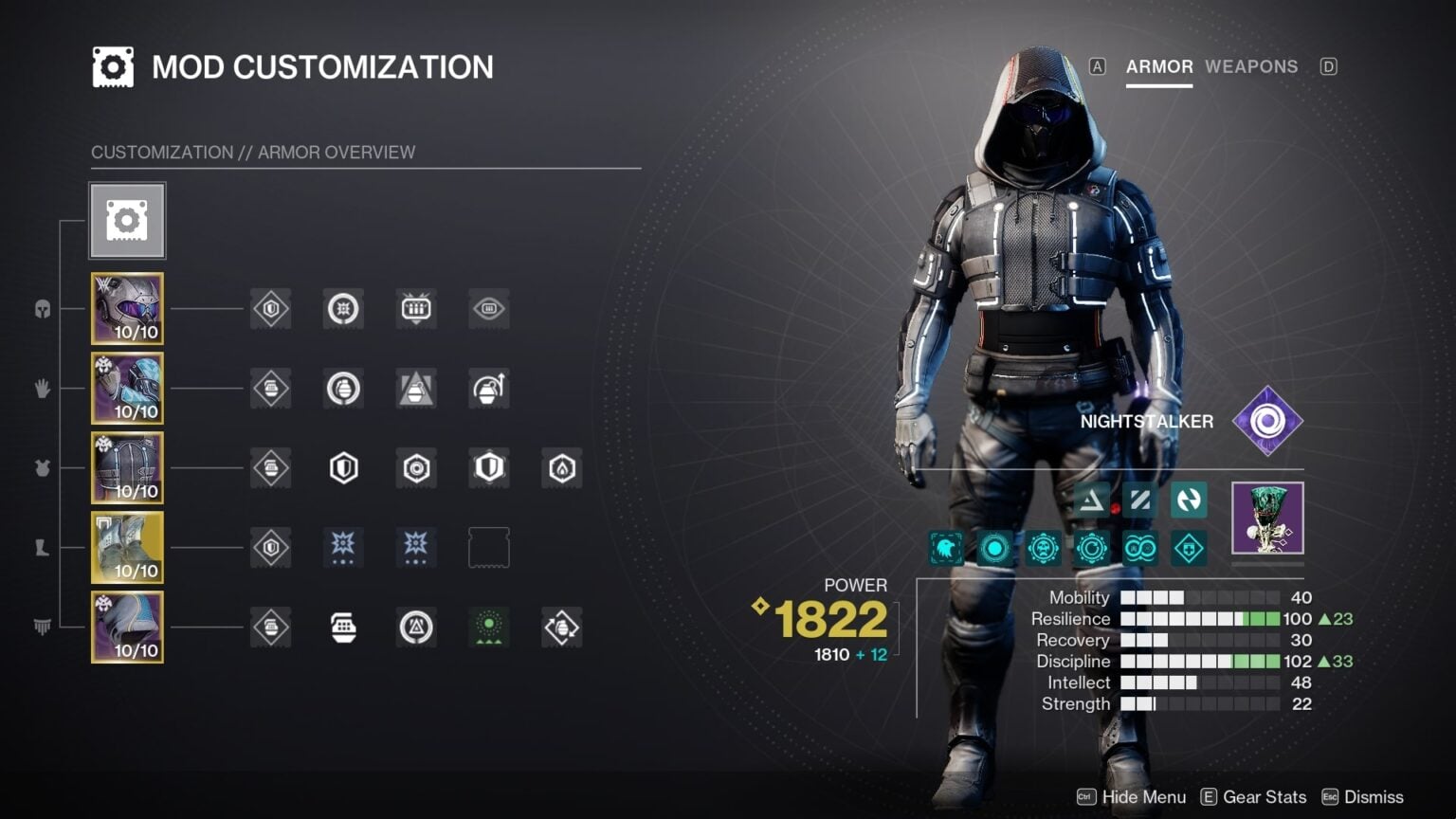Select the Nightstalker subclass icon
The width and height of the screenshot is (1456, 819).
1268,421
